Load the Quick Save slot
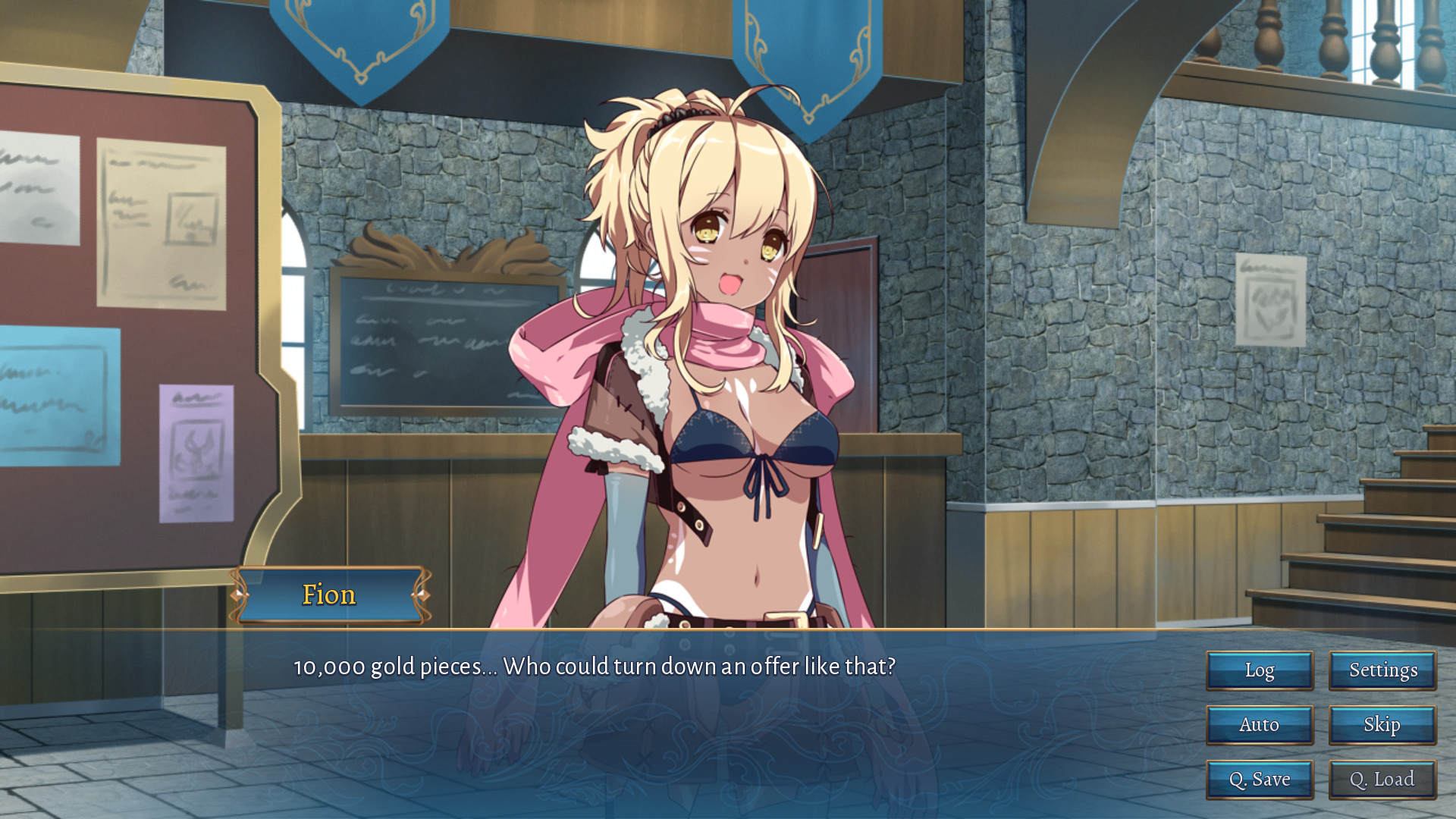 click(1382, 779)
